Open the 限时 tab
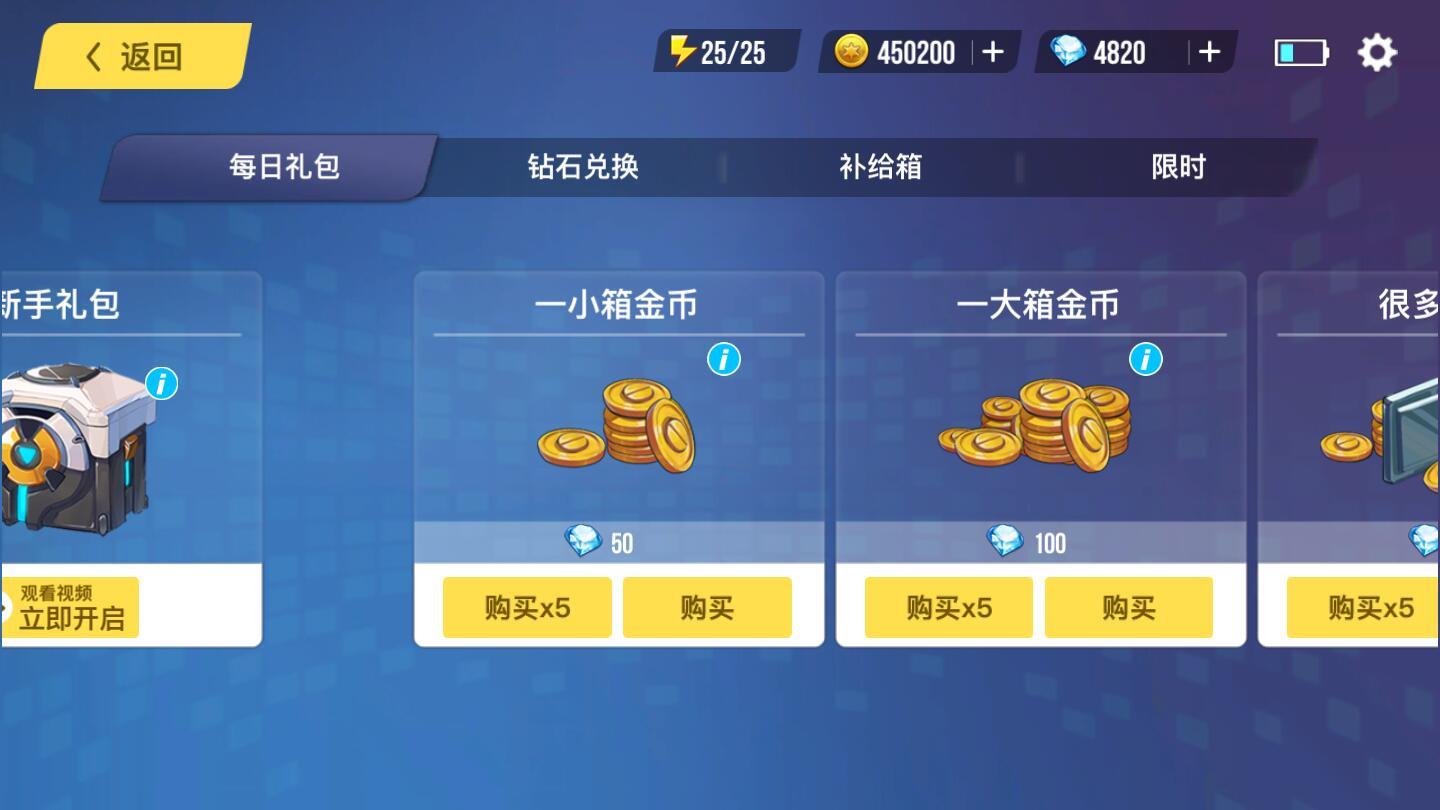The height and width of the screenshot is (810, 1440). pyautogui.click(x=1179, y=168)
